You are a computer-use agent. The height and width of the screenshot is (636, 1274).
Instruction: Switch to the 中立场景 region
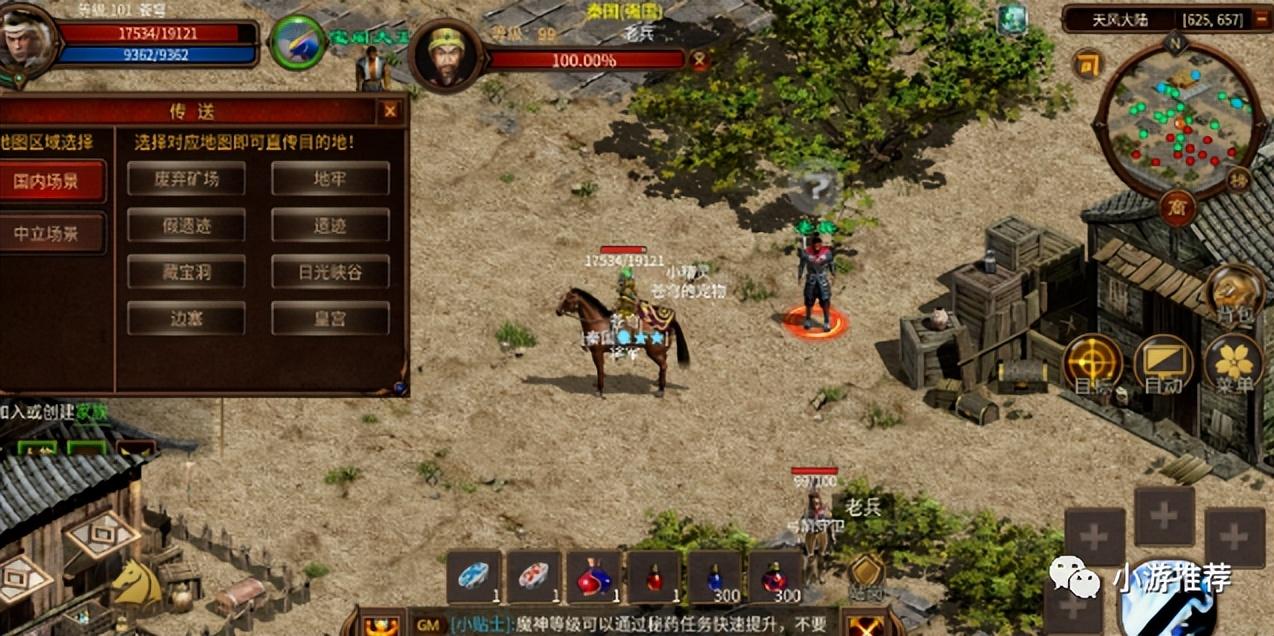(x=48, y=233)
